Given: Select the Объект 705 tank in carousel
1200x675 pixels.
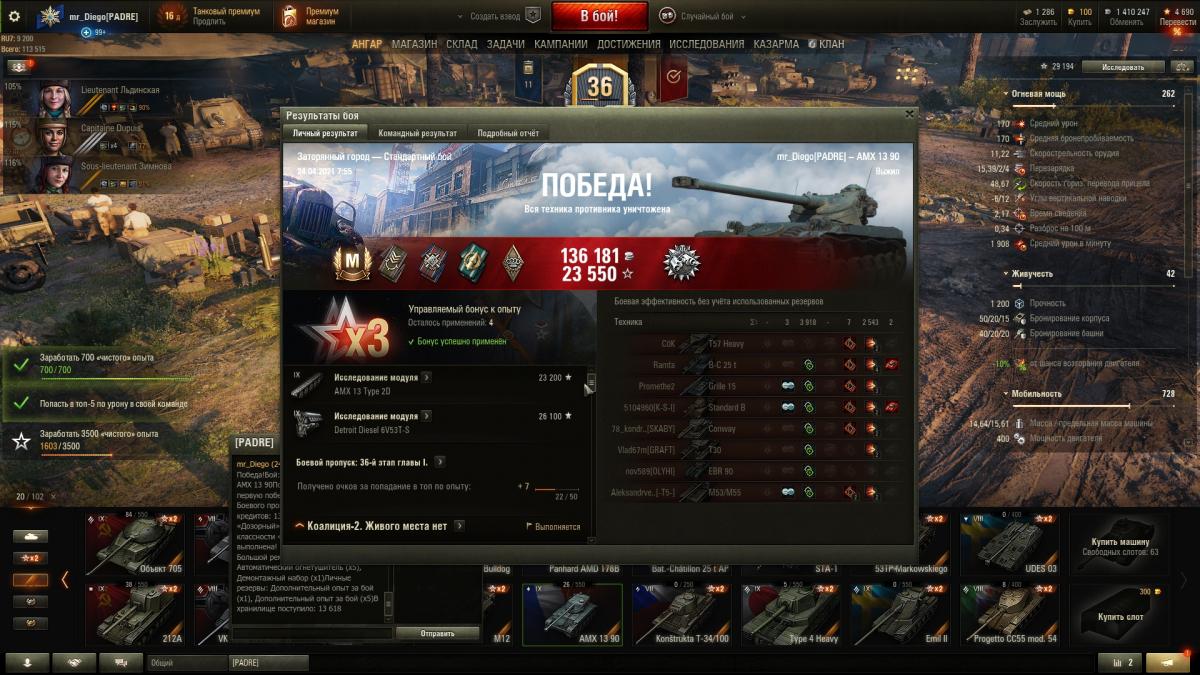Looking at the screenshot, I should point(133,545).
